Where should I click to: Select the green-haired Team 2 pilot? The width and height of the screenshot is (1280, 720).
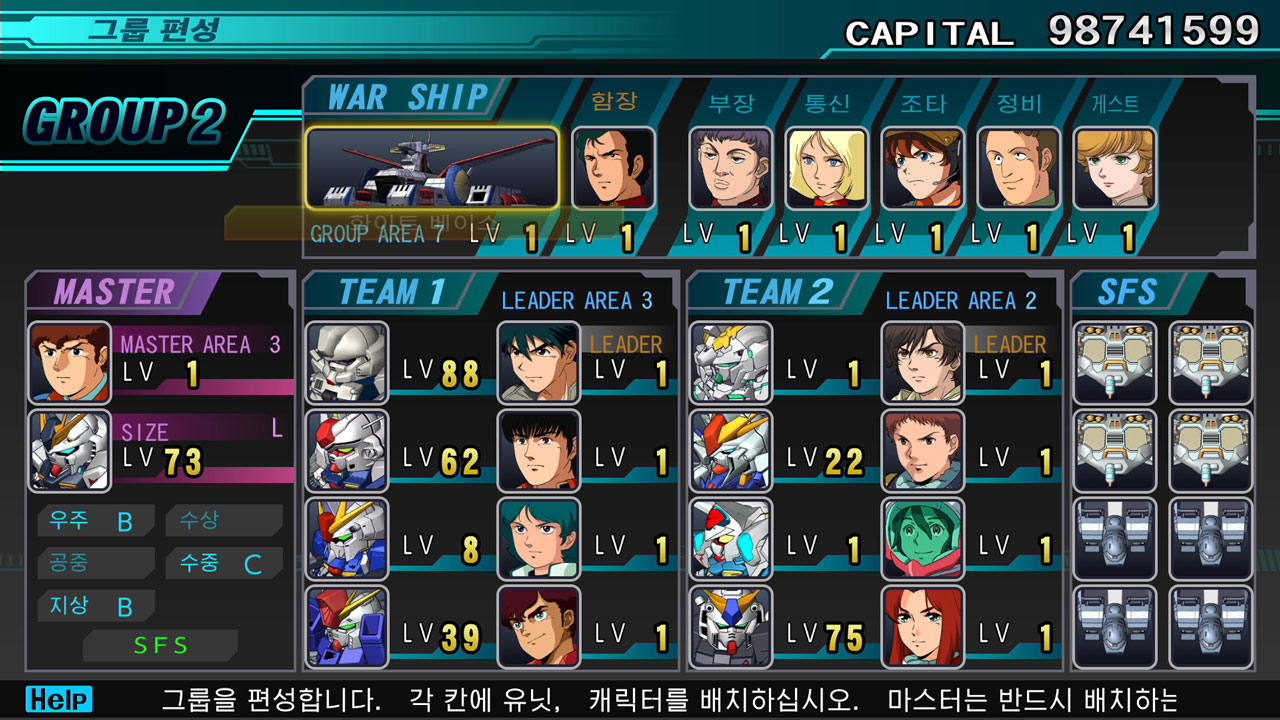pos(923,538)
